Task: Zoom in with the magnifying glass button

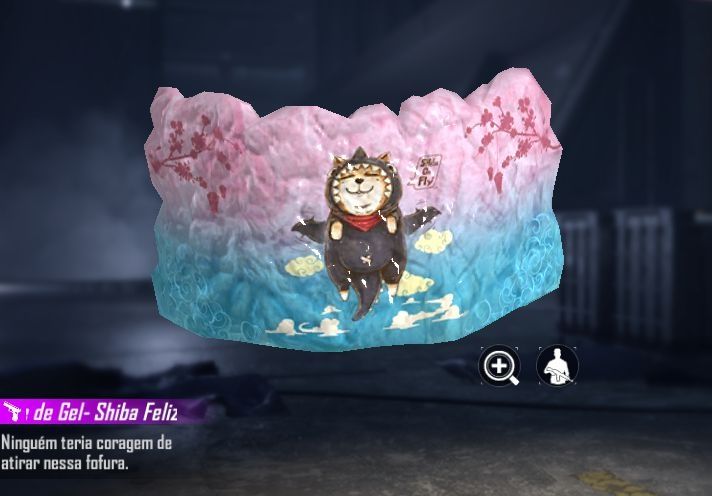Action: click(498, 366)
